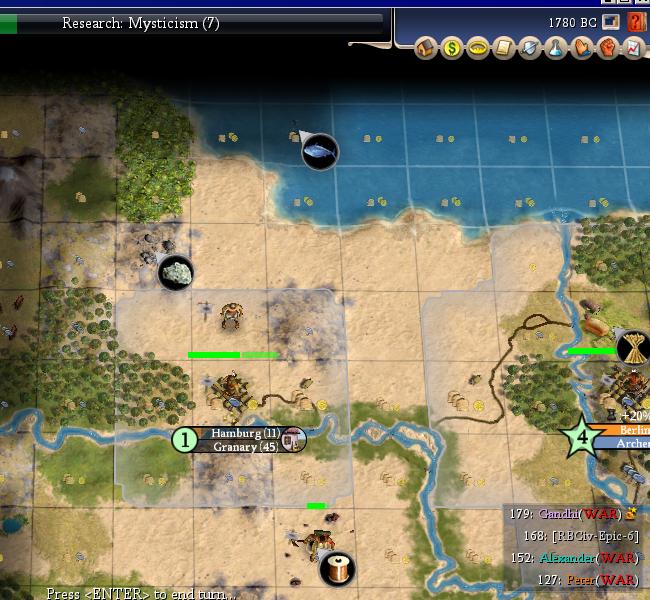Open the Technology Advisor flask icon

click(556, 47)
